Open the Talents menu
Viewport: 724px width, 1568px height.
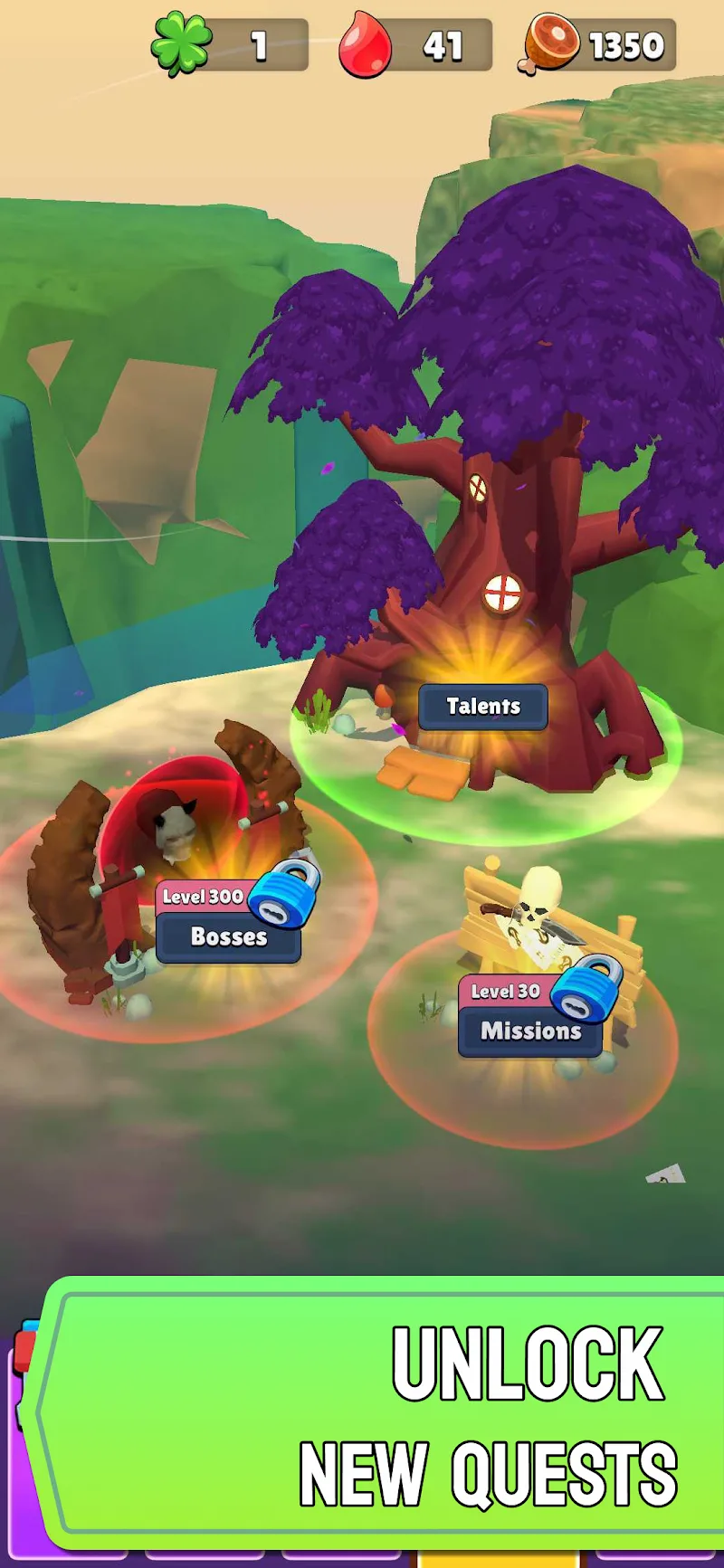(x=483, y=707)
